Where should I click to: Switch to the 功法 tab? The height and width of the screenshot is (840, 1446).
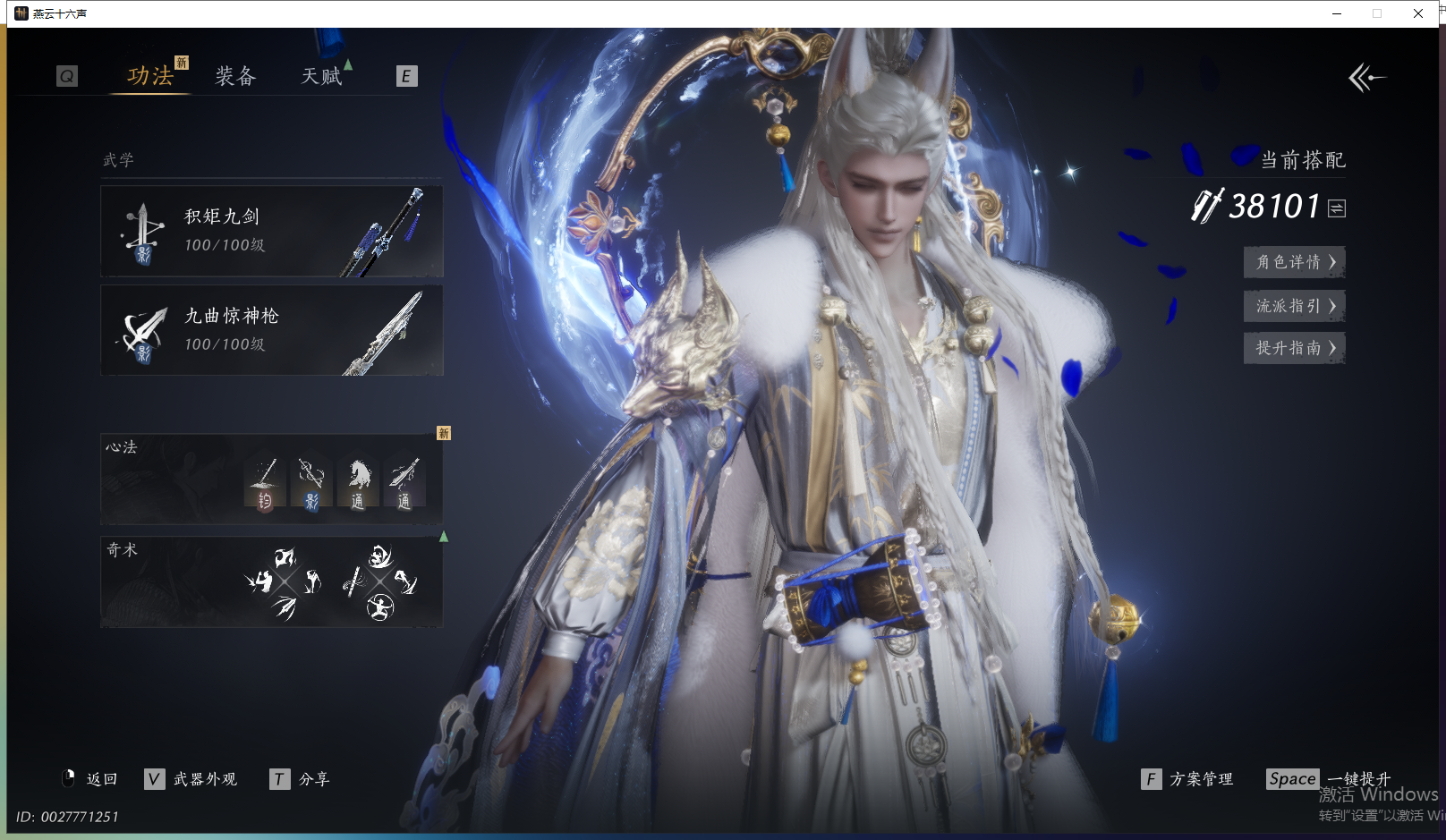(150, 76)
